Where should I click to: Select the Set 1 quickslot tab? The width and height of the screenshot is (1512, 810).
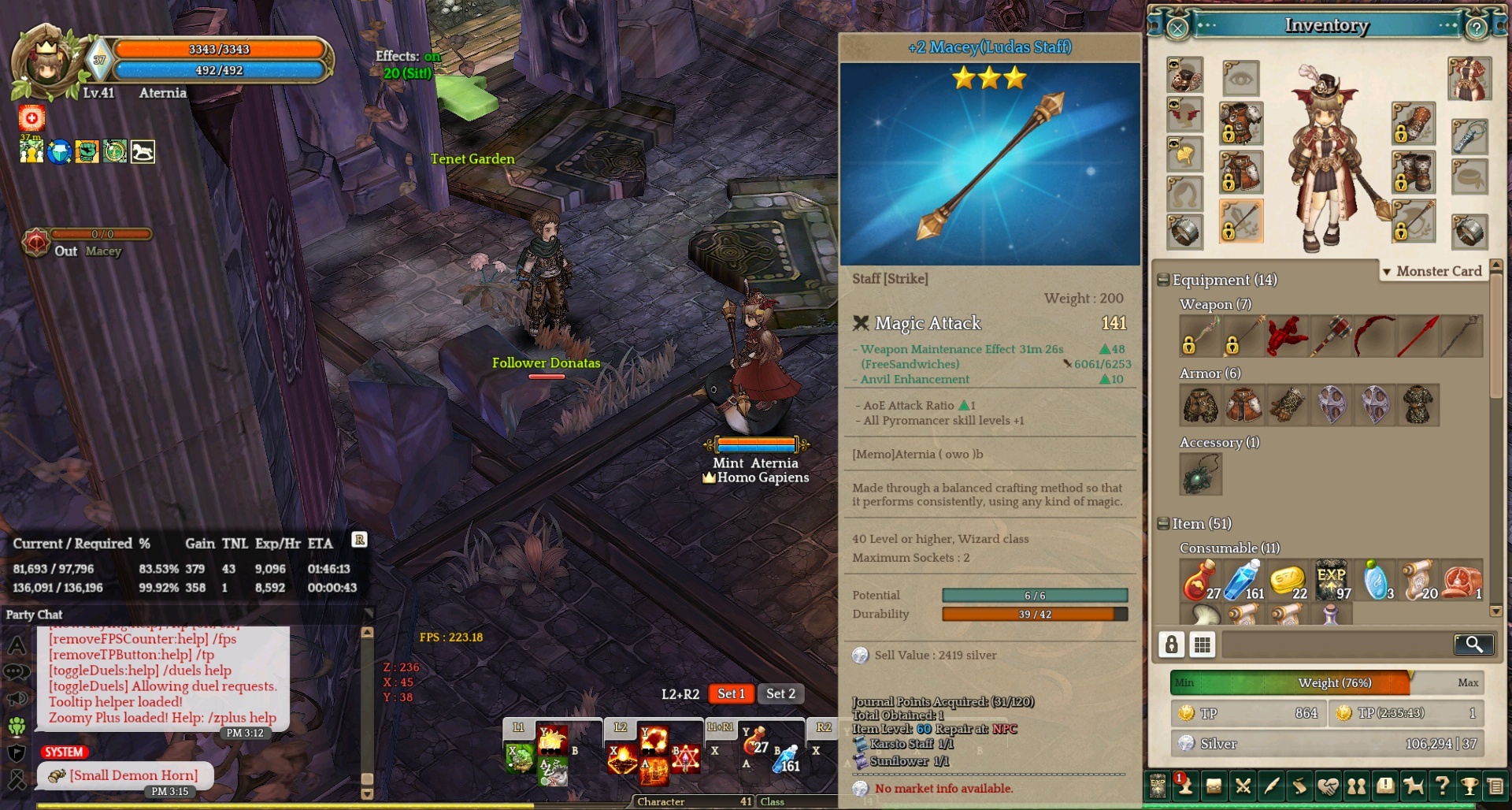pos(731,693)
